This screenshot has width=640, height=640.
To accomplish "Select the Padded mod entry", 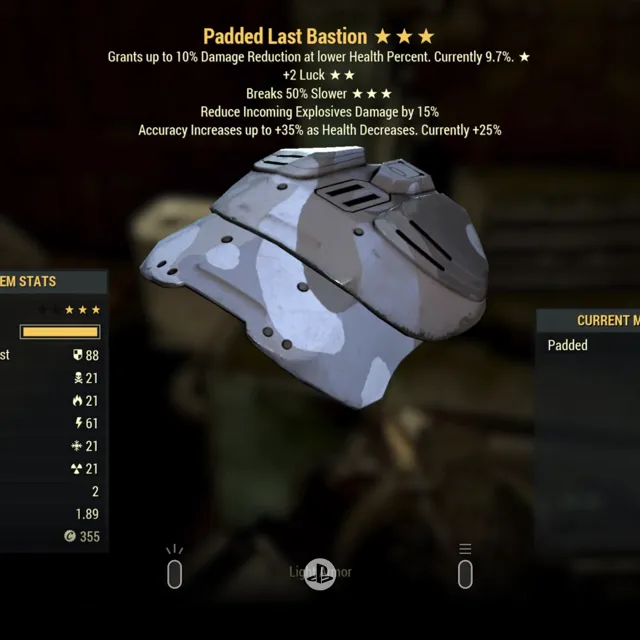I will (x=570, y=346).
